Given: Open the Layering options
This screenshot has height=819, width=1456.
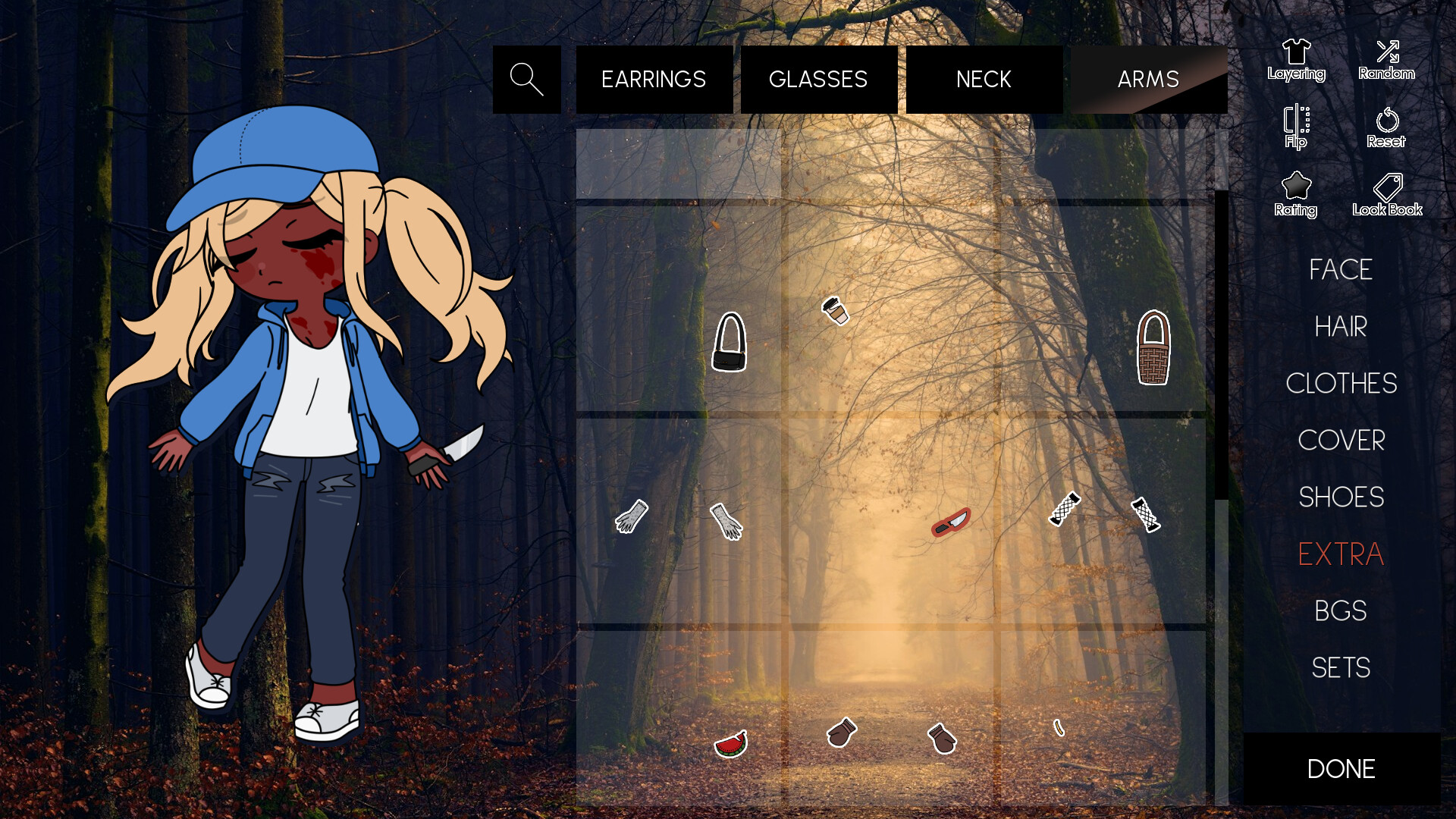Looking at the screenshot, I should click(1296, 58).
